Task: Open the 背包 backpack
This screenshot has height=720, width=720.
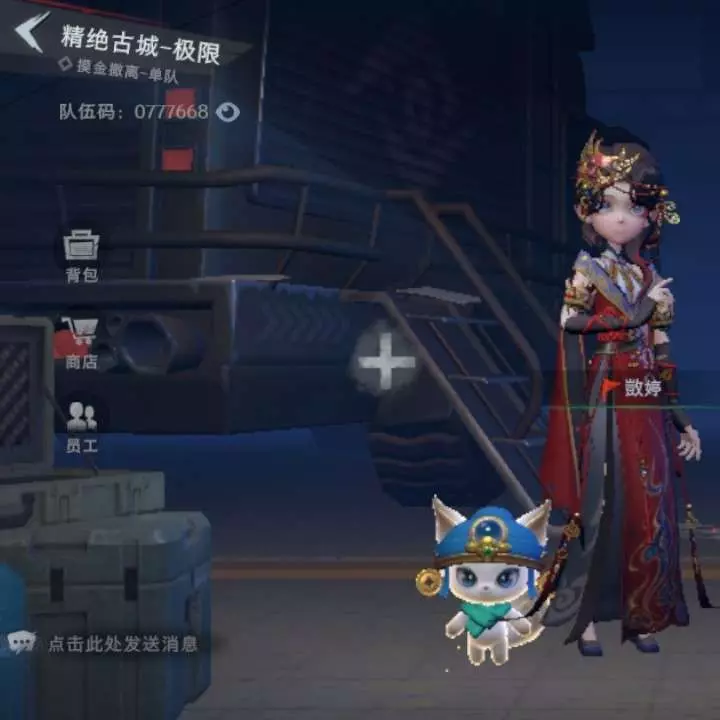Action: (x=81, y=255)
